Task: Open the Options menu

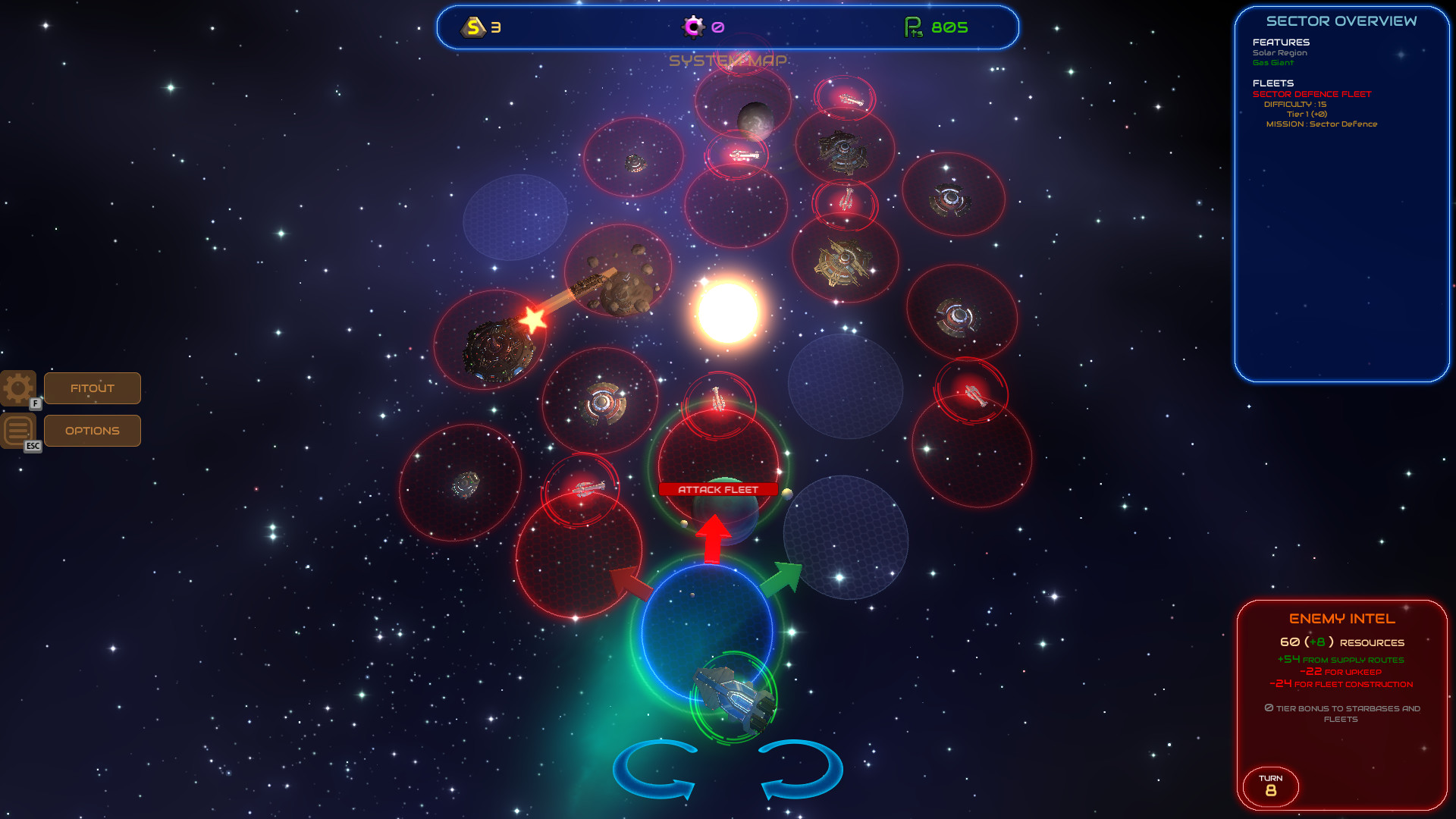Action: pos(92,430)
